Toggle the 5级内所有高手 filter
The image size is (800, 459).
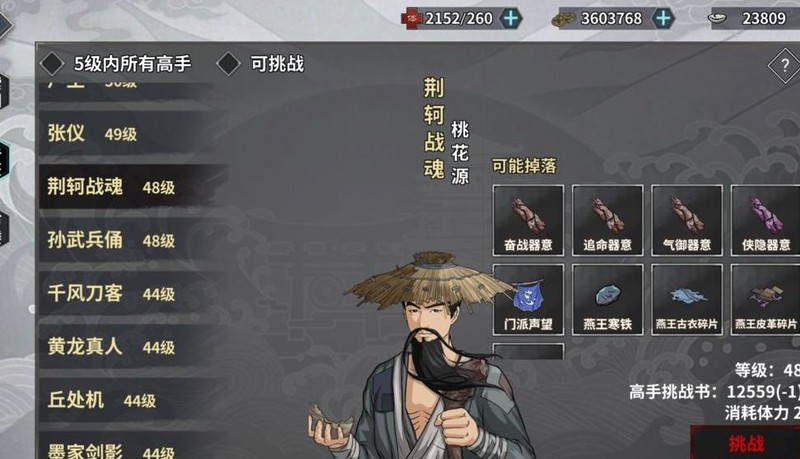point(52,64)
